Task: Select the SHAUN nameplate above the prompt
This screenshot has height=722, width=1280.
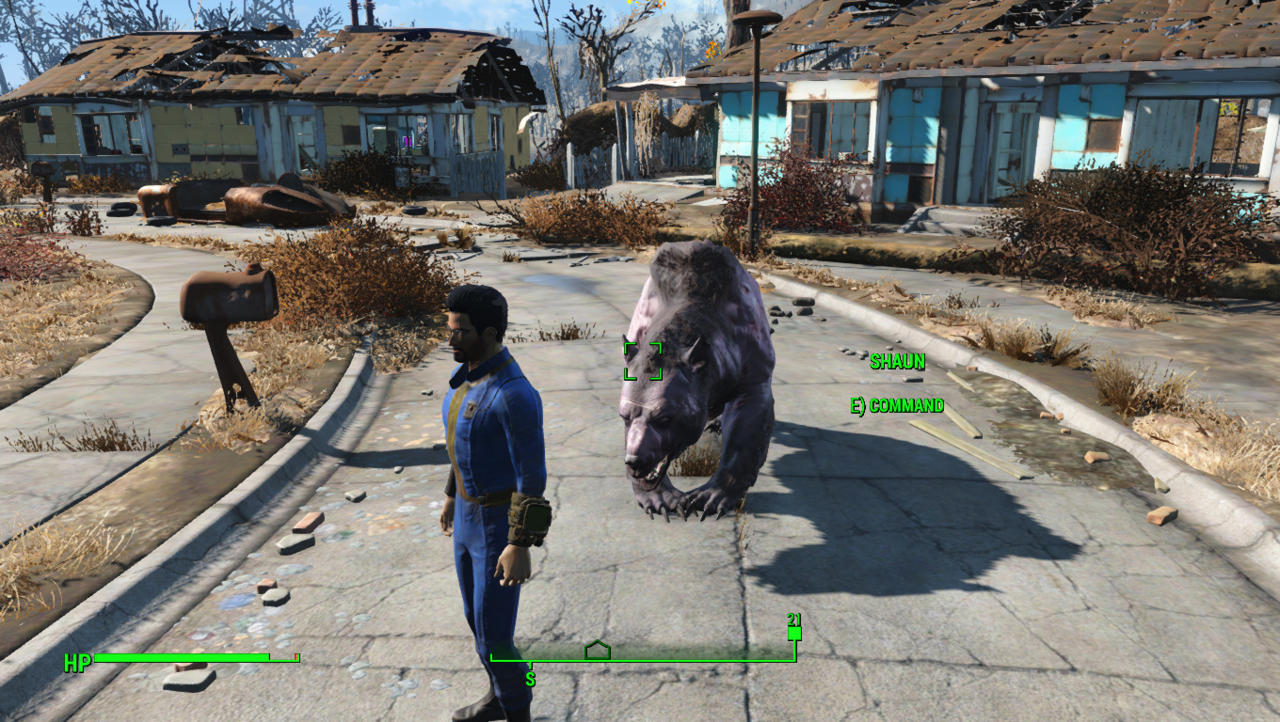Action: pos(897,363)
